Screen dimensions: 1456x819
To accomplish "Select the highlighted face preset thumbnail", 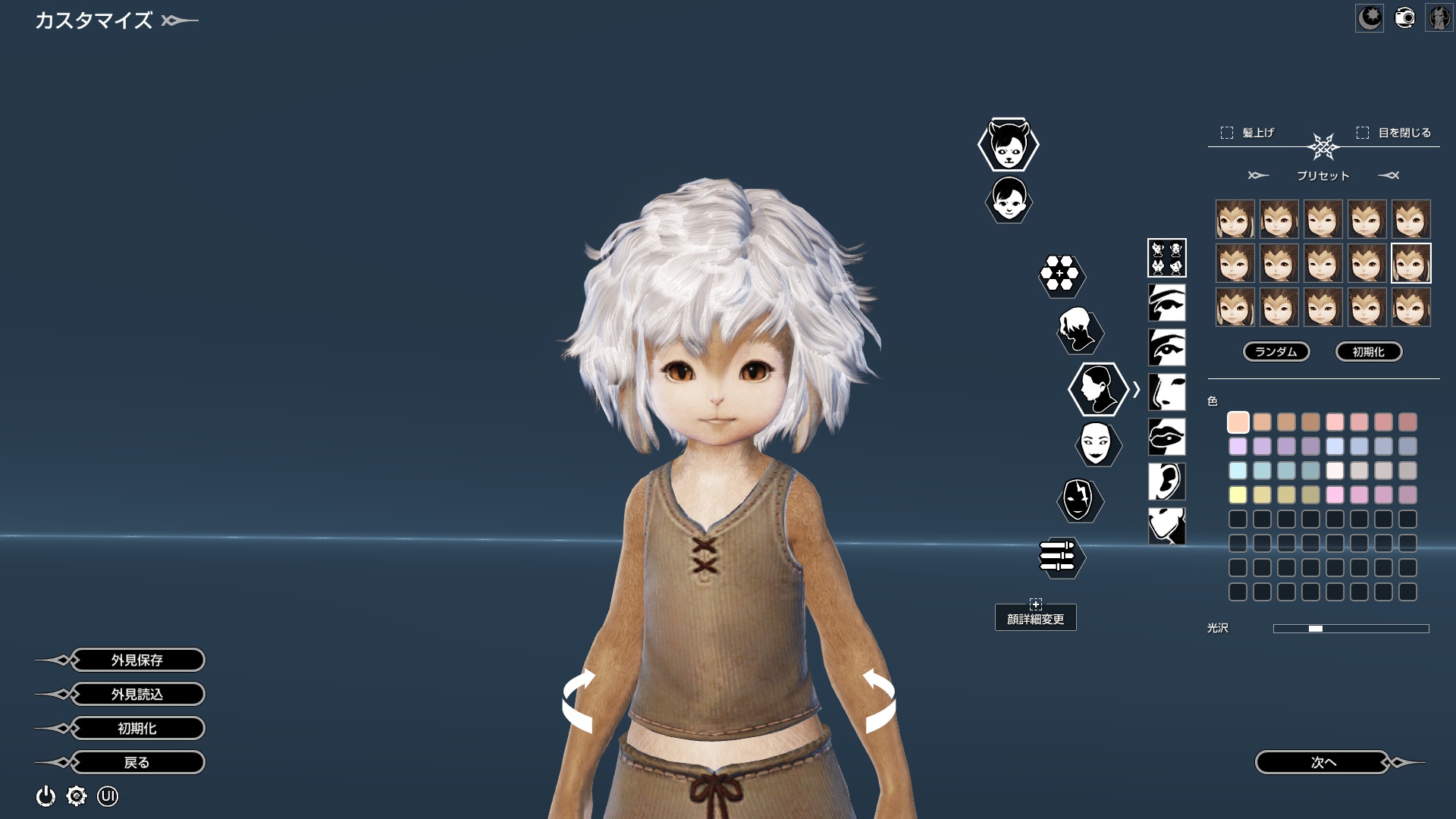I will [1410, 263].
